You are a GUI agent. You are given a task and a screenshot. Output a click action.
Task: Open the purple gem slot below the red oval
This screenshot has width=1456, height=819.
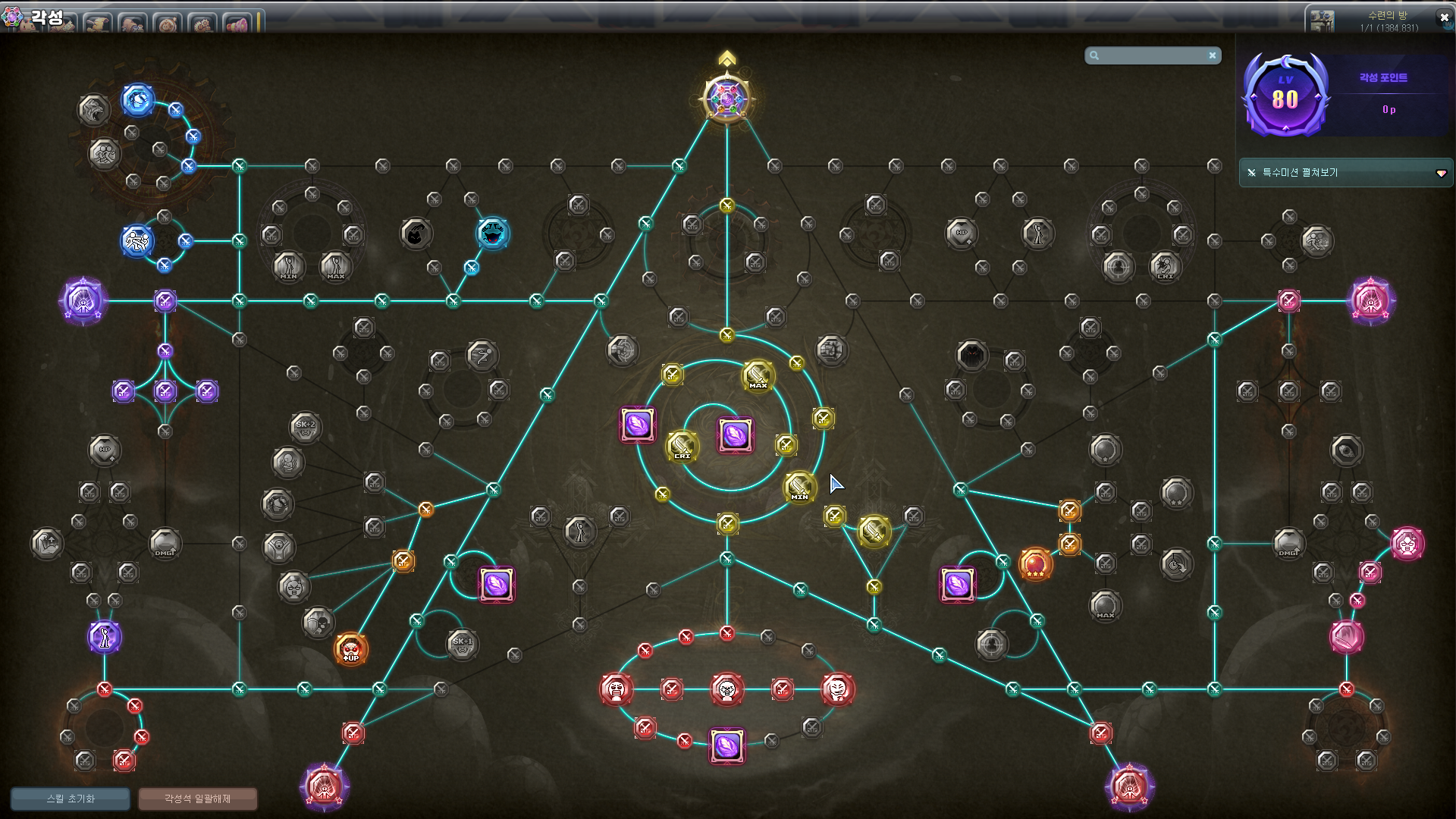(726, 745)
